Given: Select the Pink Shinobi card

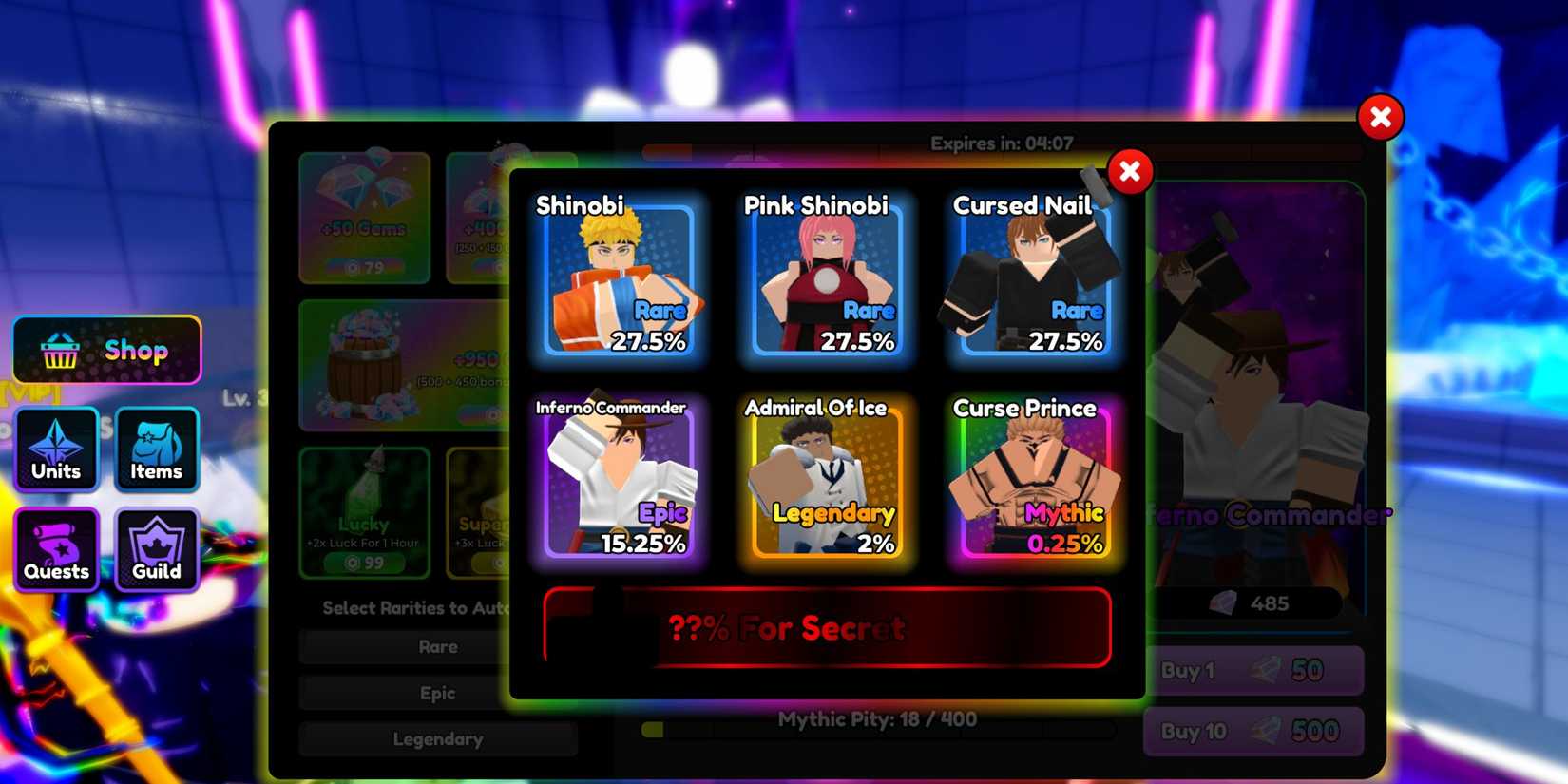Looking at the screenshot, I should 825,280.
